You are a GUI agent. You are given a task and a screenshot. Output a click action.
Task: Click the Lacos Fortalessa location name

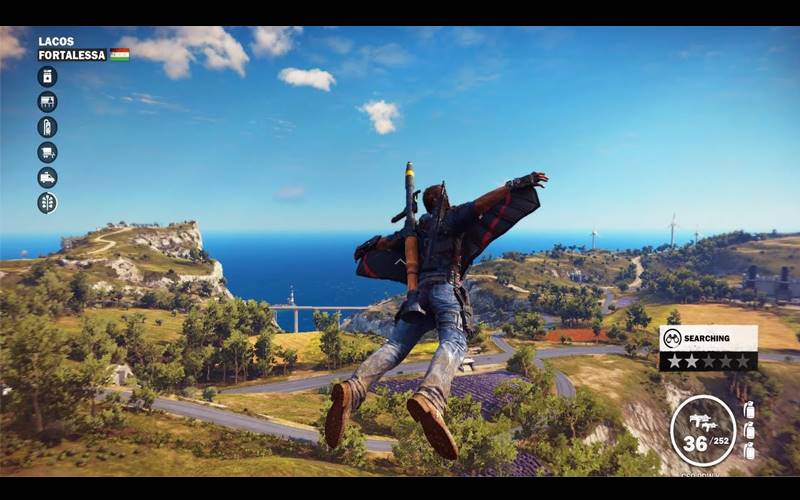pyautogui.click(x=71, y=49)
